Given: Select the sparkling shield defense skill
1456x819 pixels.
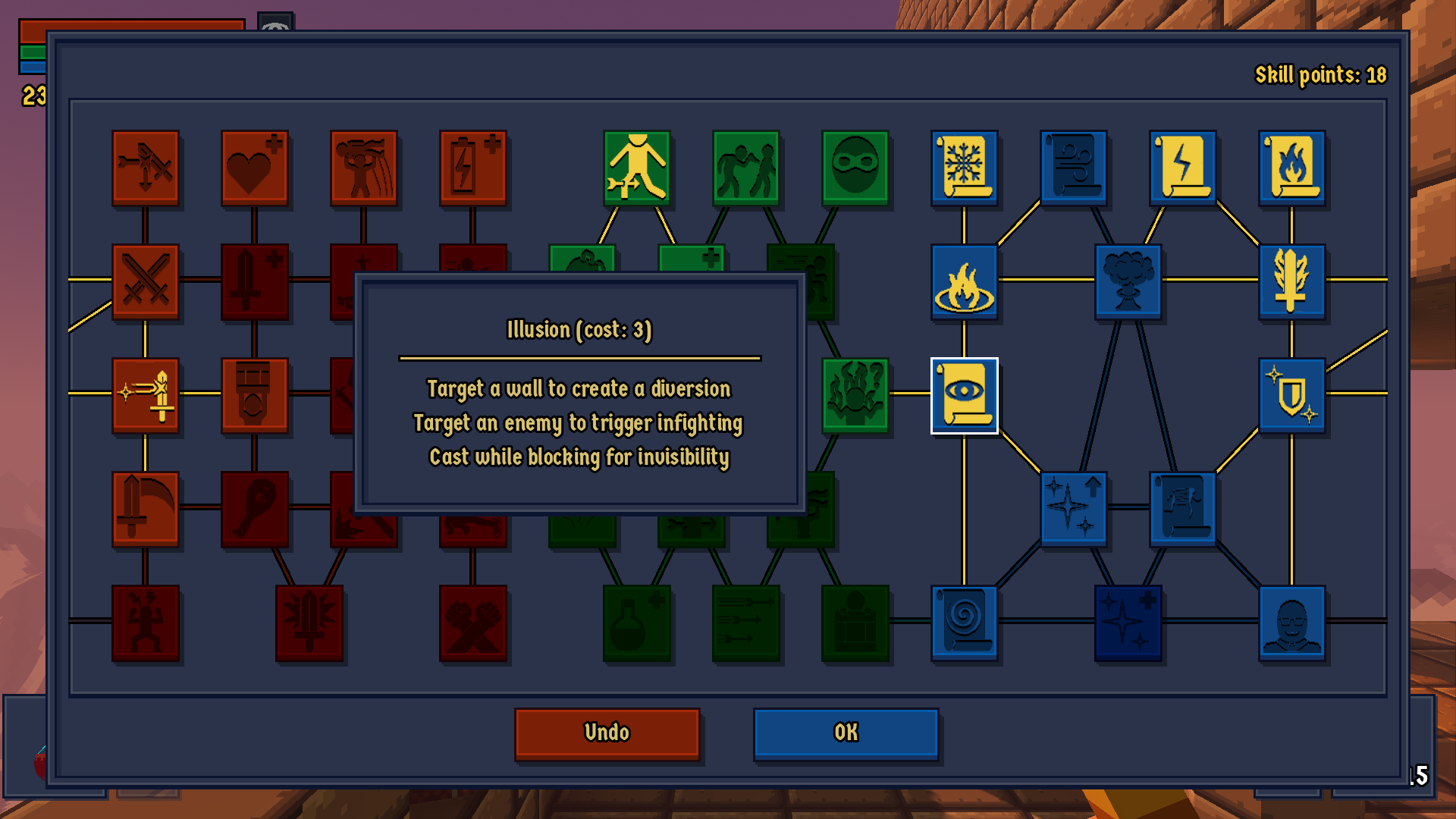Looking at the screenshot, I should 1291,394.
